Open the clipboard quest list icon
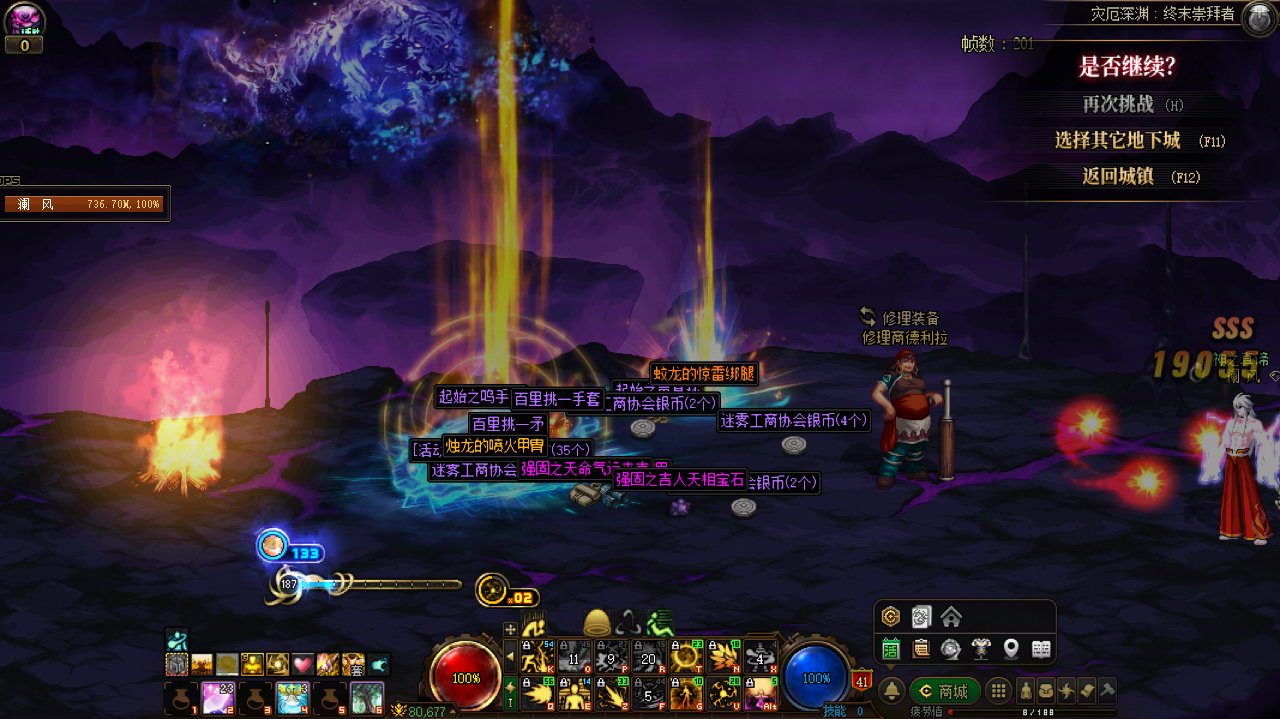This screenshot has width=1280, height=719. [x=921, y=649]
